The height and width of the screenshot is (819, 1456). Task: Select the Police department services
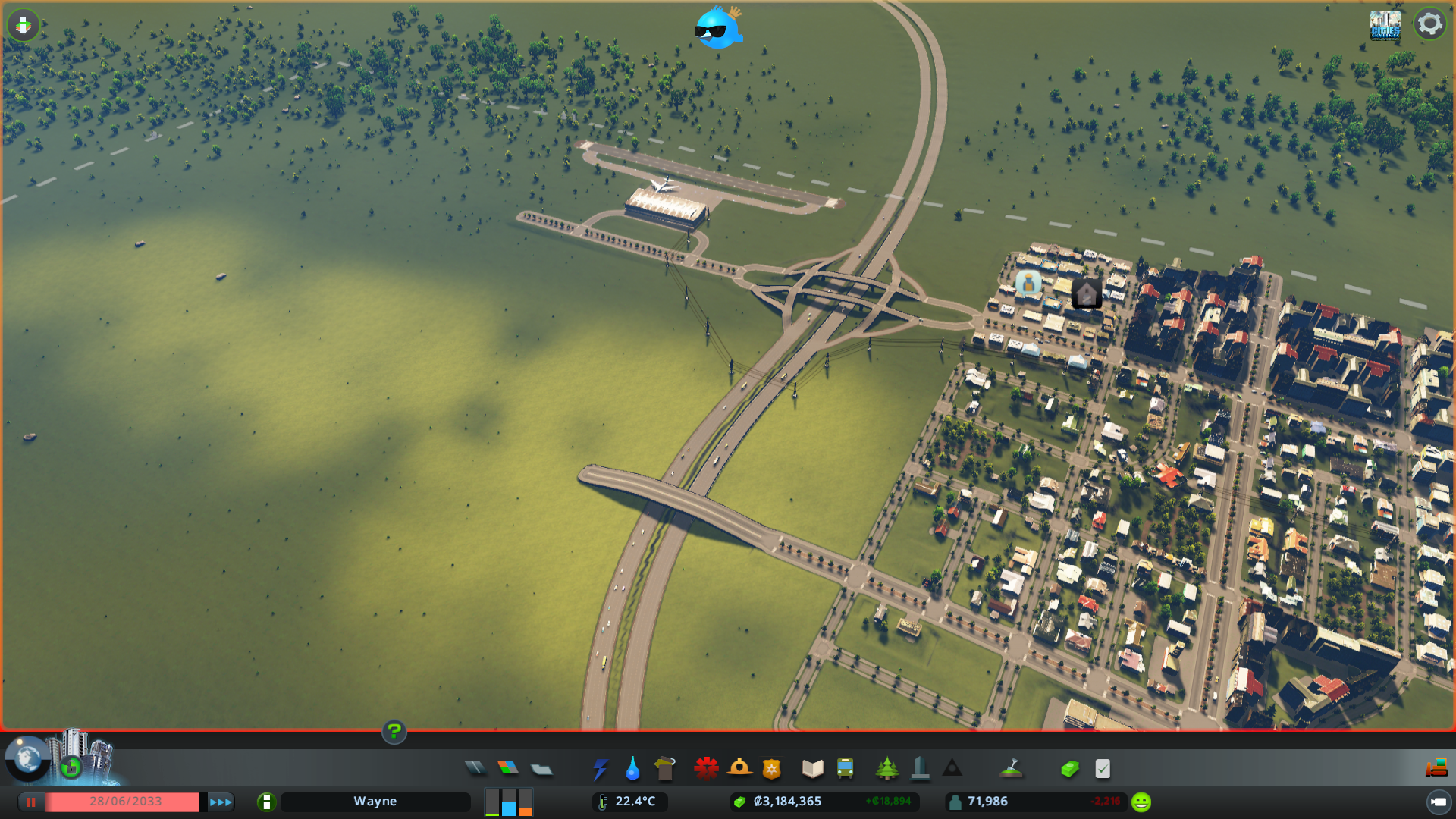click(x=770, y=768)
